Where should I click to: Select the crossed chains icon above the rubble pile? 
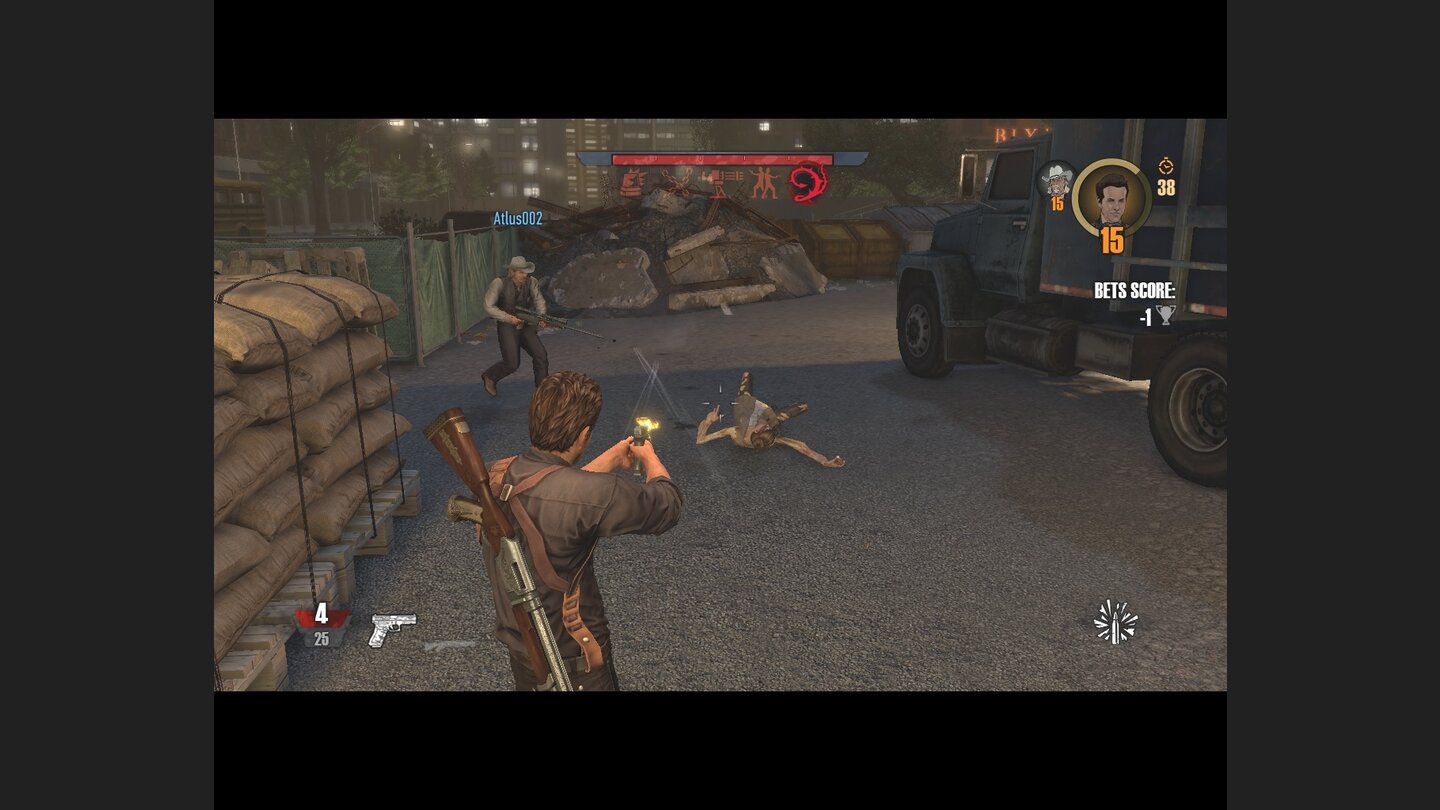[x=676, y=180]
